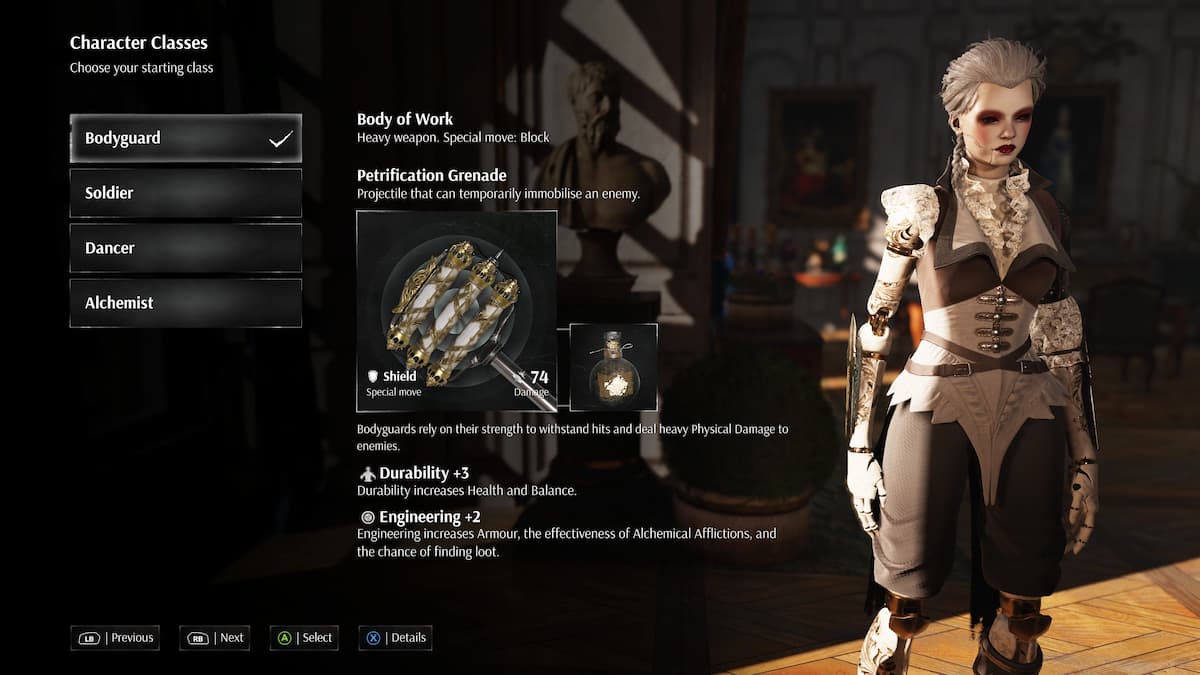
Task: Click the Petrification Grenade flask thumbnail
Action: click(x=613, y=367)
